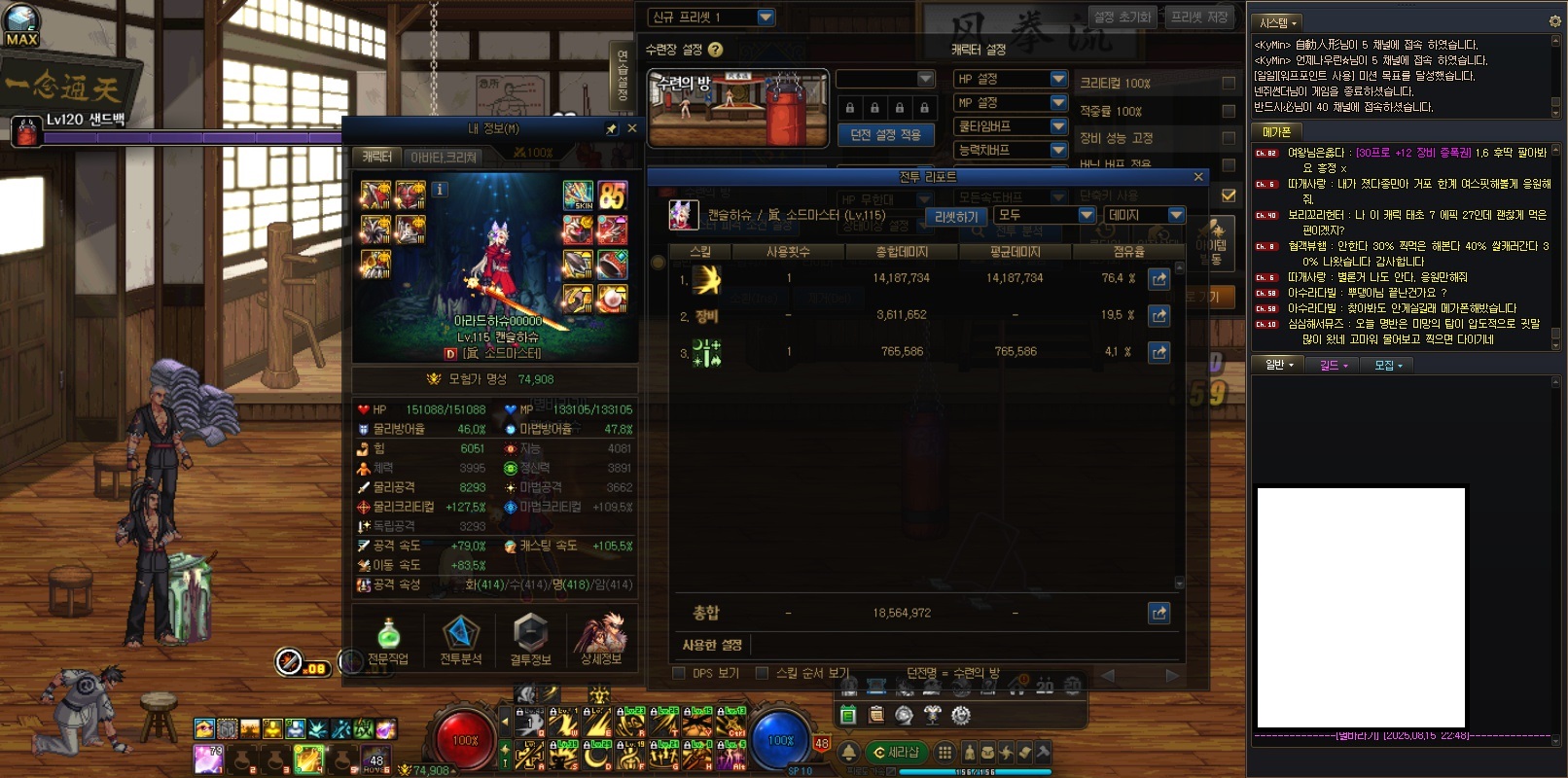1568x778 pixels.
Task: Switch chat to the 길드 tab
Action: [1333, 365]
